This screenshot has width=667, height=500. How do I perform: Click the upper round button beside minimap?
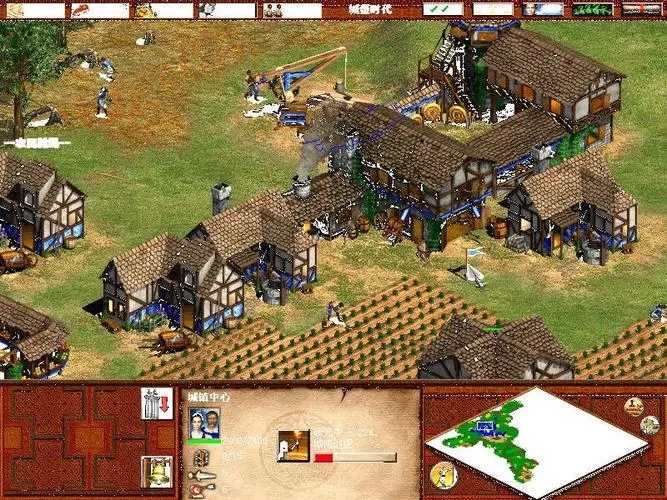tap(634, 406)
